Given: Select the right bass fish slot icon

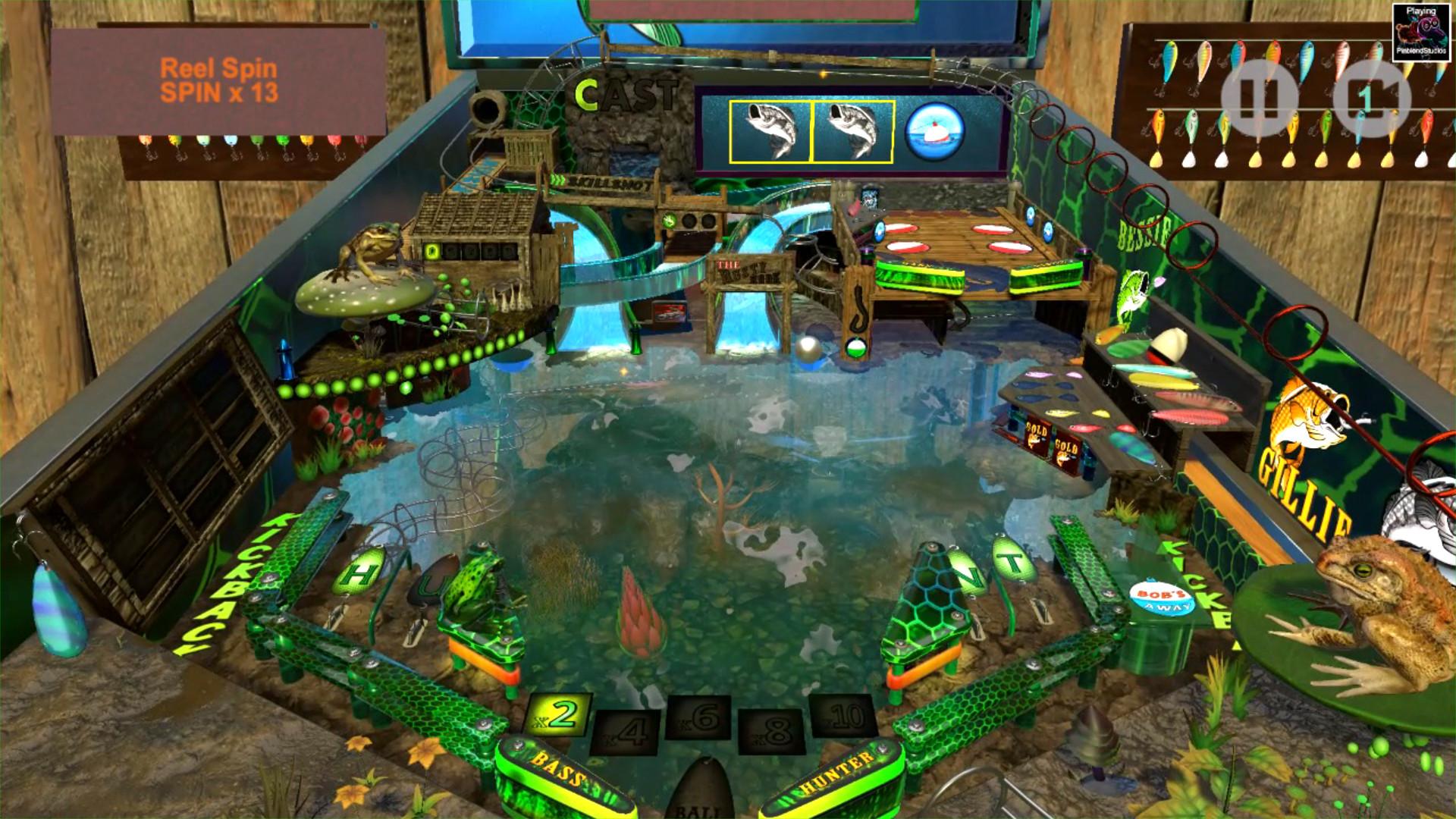Looking at the screenshot, I should tap(852, 130).
